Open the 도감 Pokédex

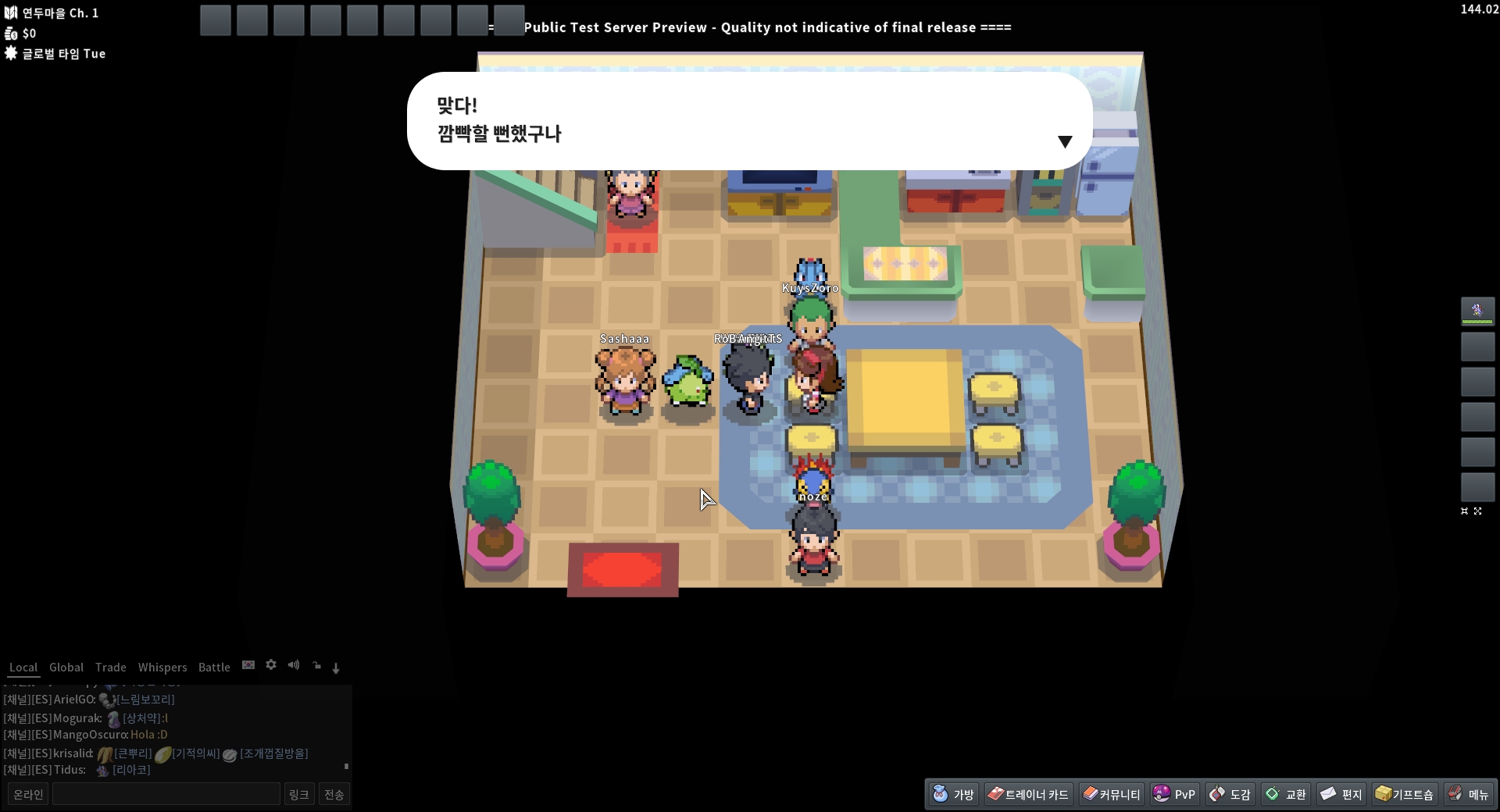click(1230, 794)
